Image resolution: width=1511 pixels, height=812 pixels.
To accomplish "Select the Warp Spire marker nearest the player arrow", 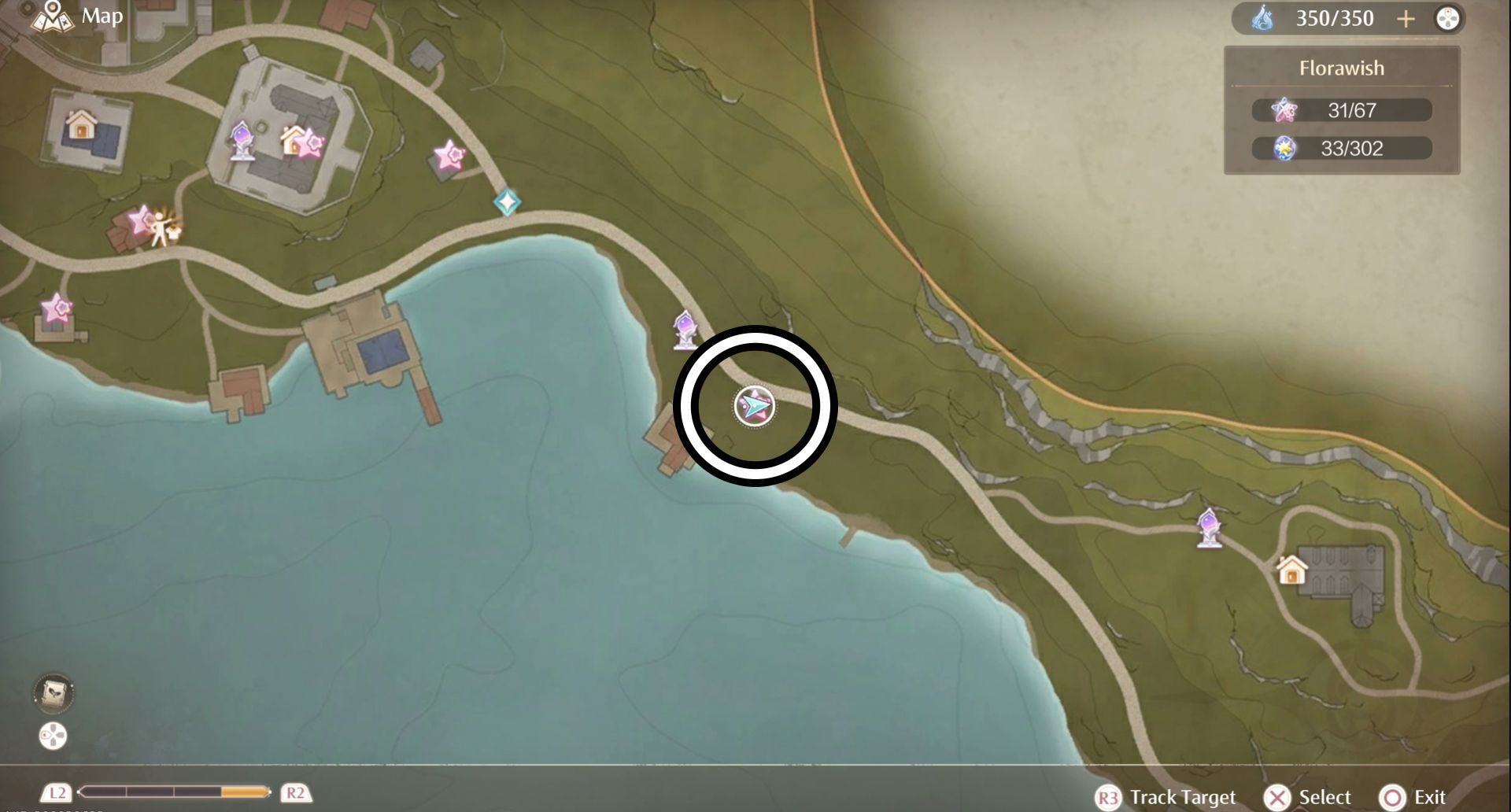I will pyautogui.click(x=685, y=330).
